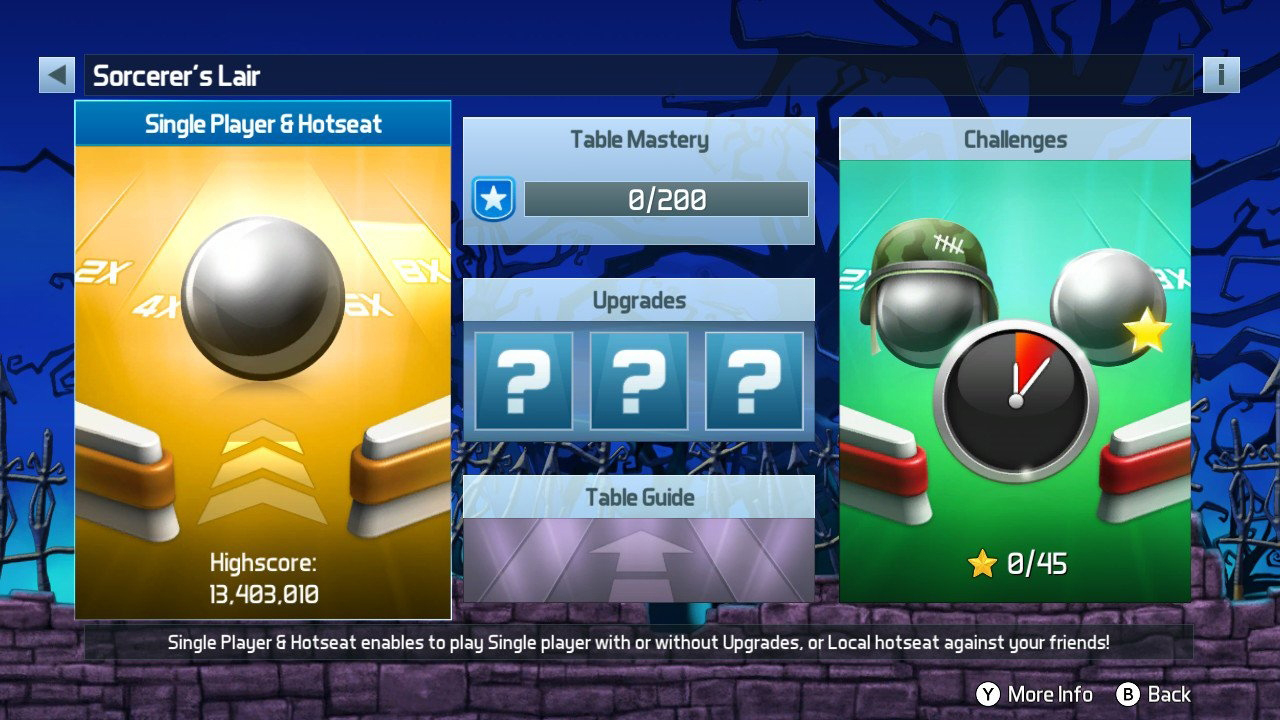This screenshot has width=1280, height=720.
Task: Open the second question mark upgrade slot
Action: 638,381
